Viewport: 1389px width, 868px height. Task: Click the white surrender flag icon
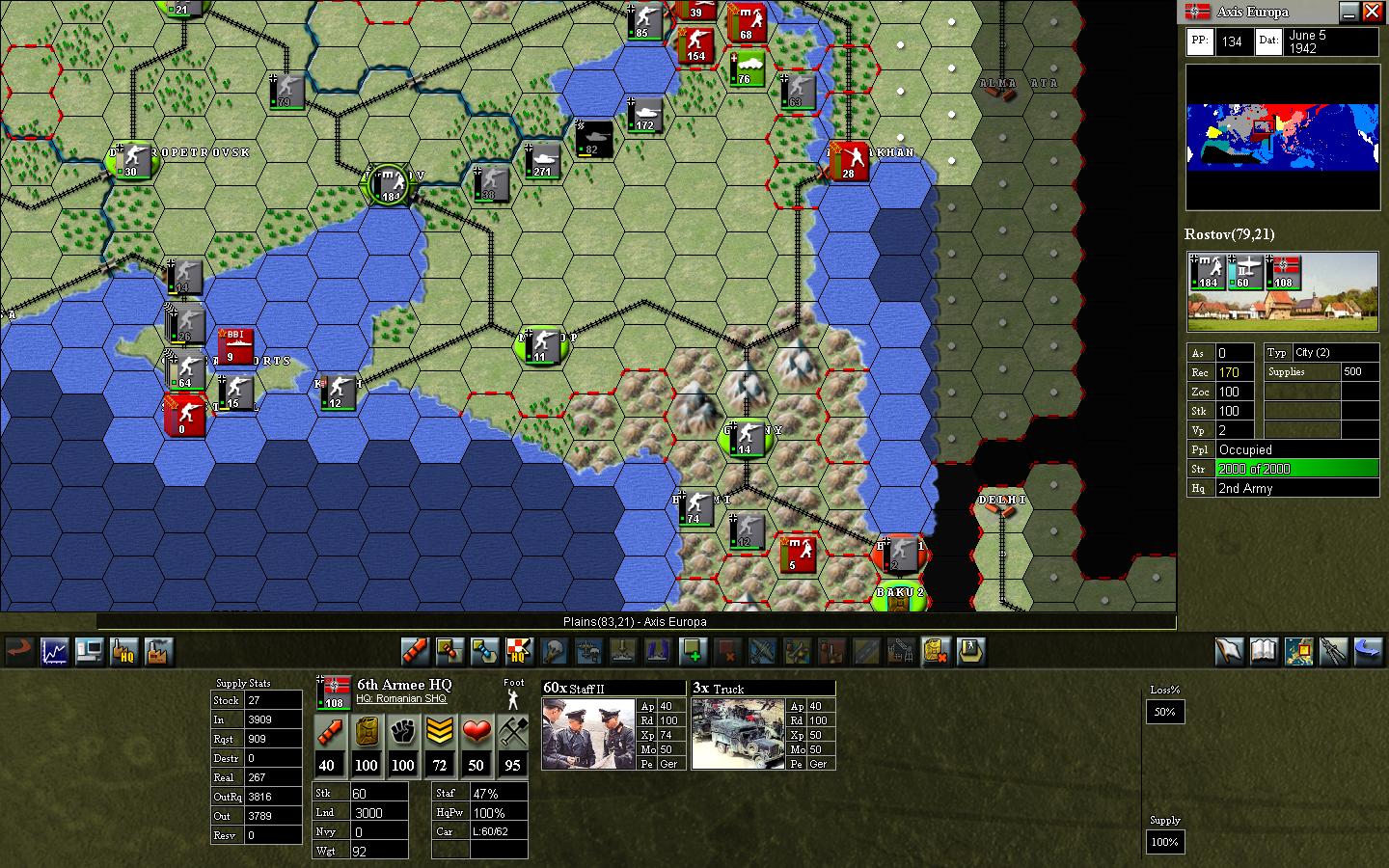pyautogui.click(x=1227, y=651)
